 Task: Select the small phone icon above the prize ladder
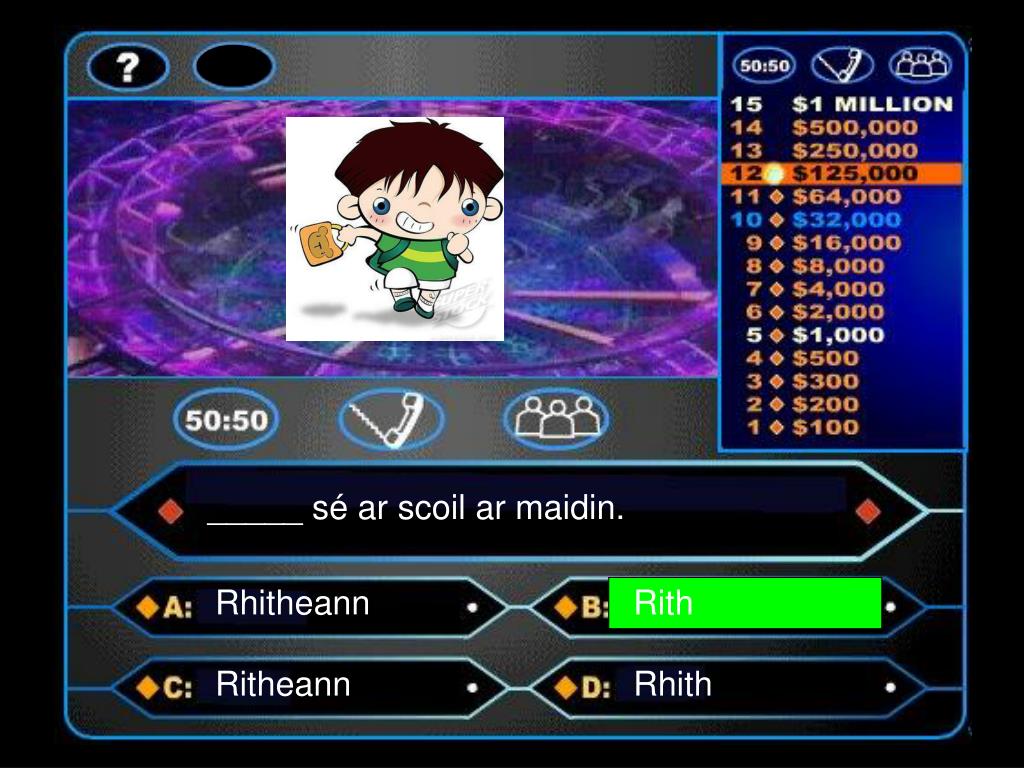842,66
